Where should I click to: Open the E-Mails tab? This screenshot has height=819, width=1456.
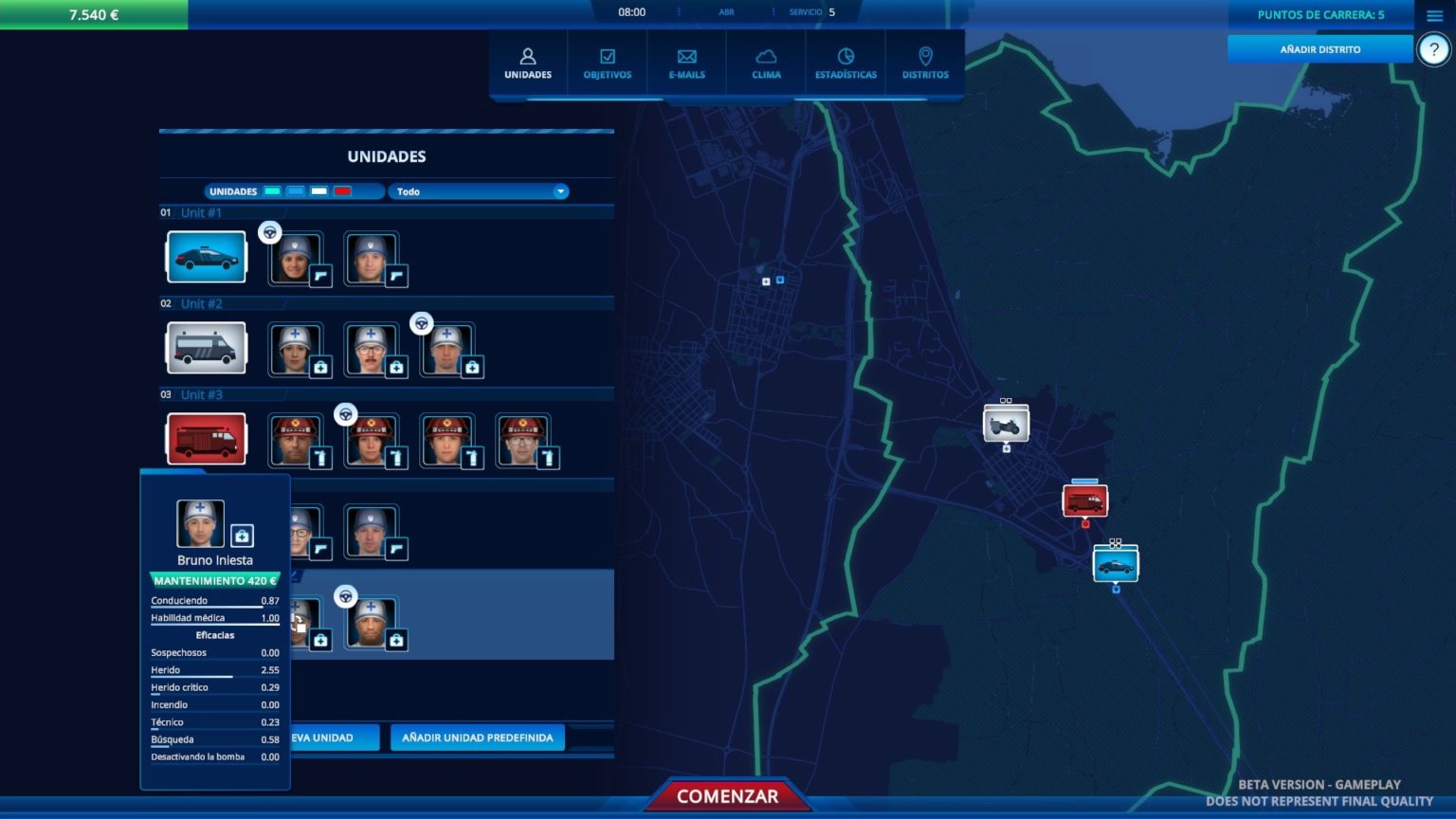coord(687,64)
